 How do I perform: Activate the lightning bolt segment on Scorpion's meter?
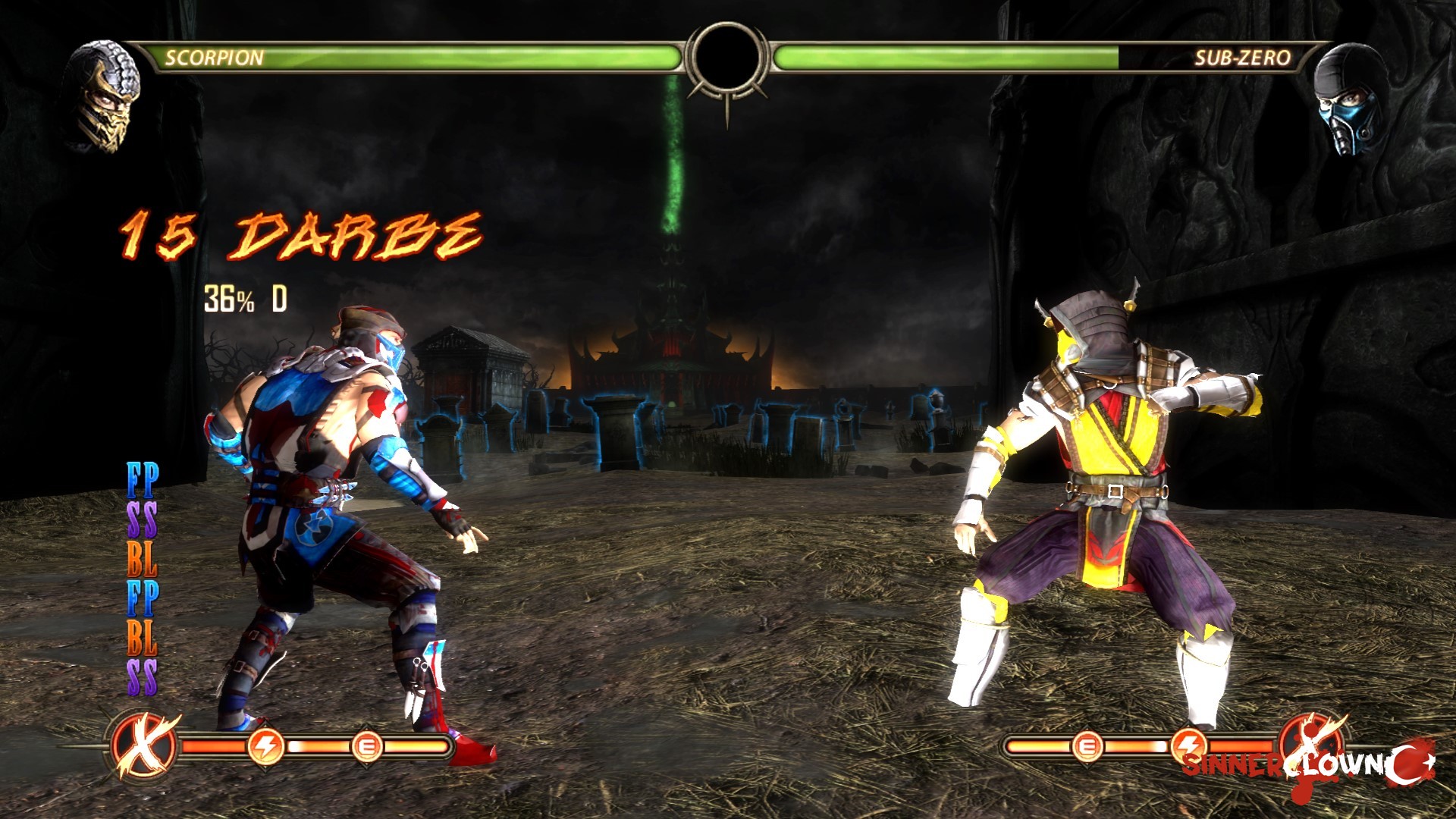(266, 747)
